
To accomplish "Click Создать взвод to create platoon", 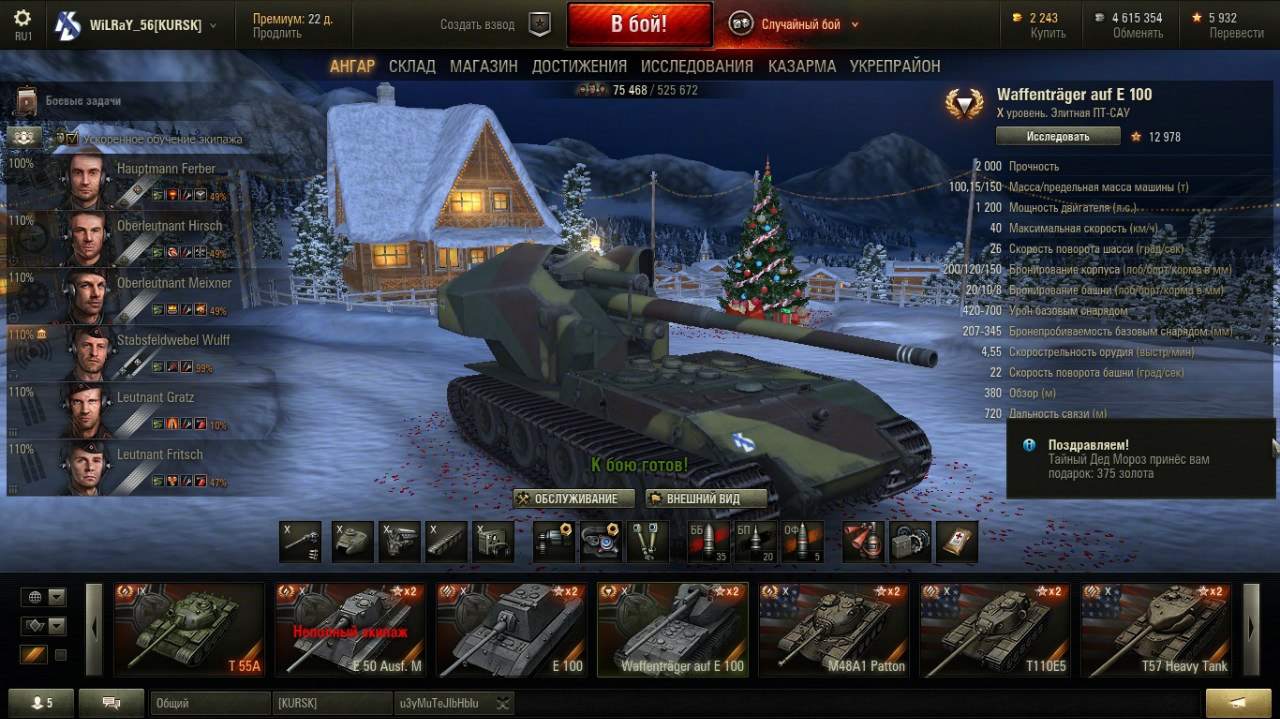I will coord(478,25).
